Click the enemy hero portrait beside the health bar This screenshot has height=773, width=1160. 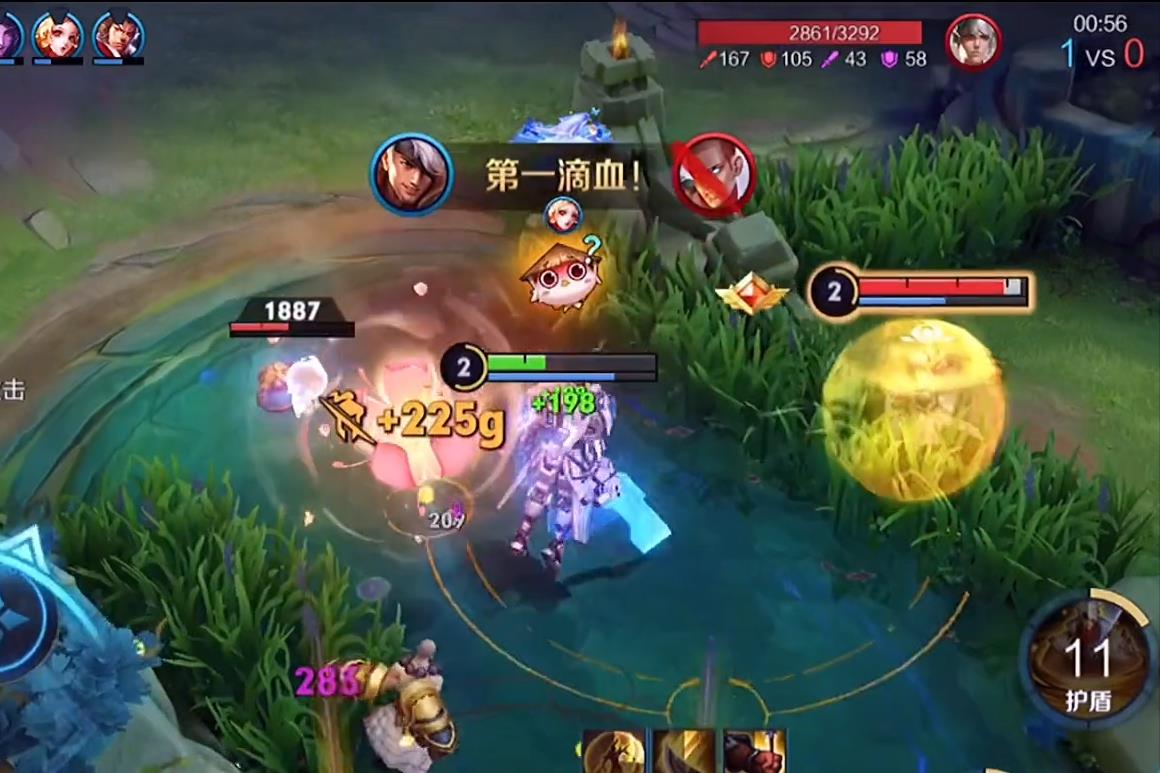(973, 42)
